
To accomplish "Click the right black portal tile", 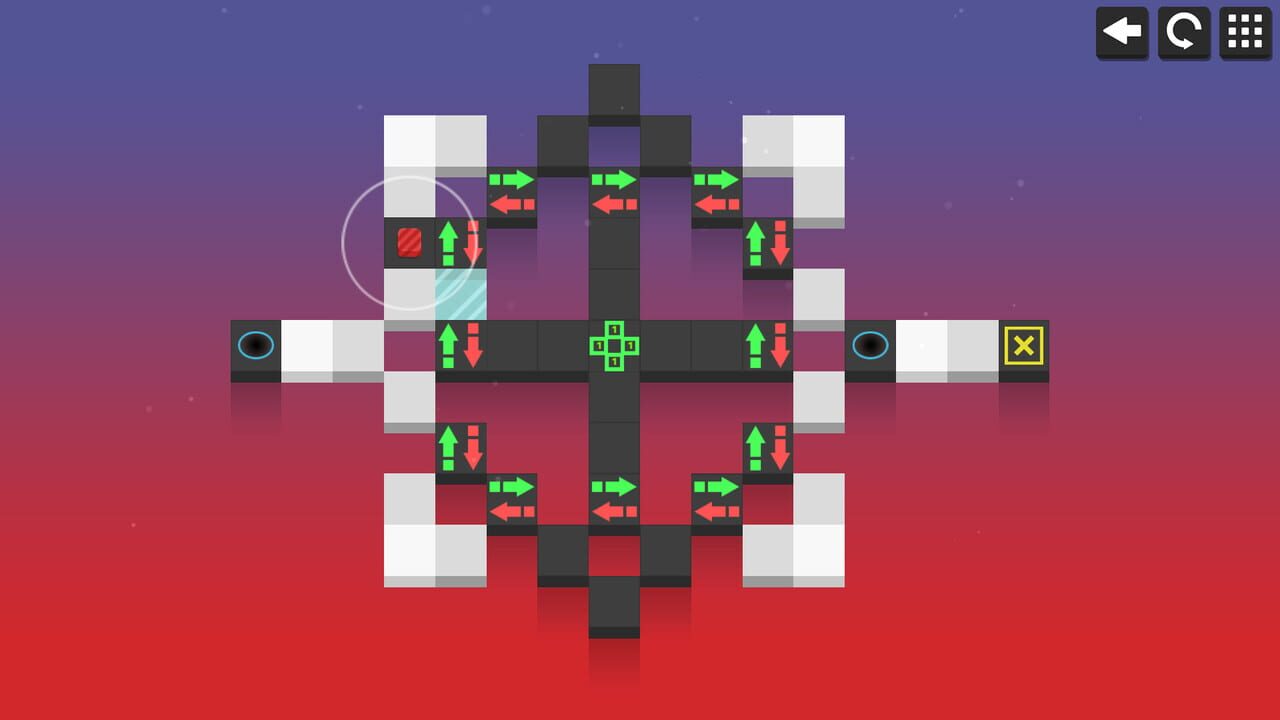I will (x=870, y=346).
